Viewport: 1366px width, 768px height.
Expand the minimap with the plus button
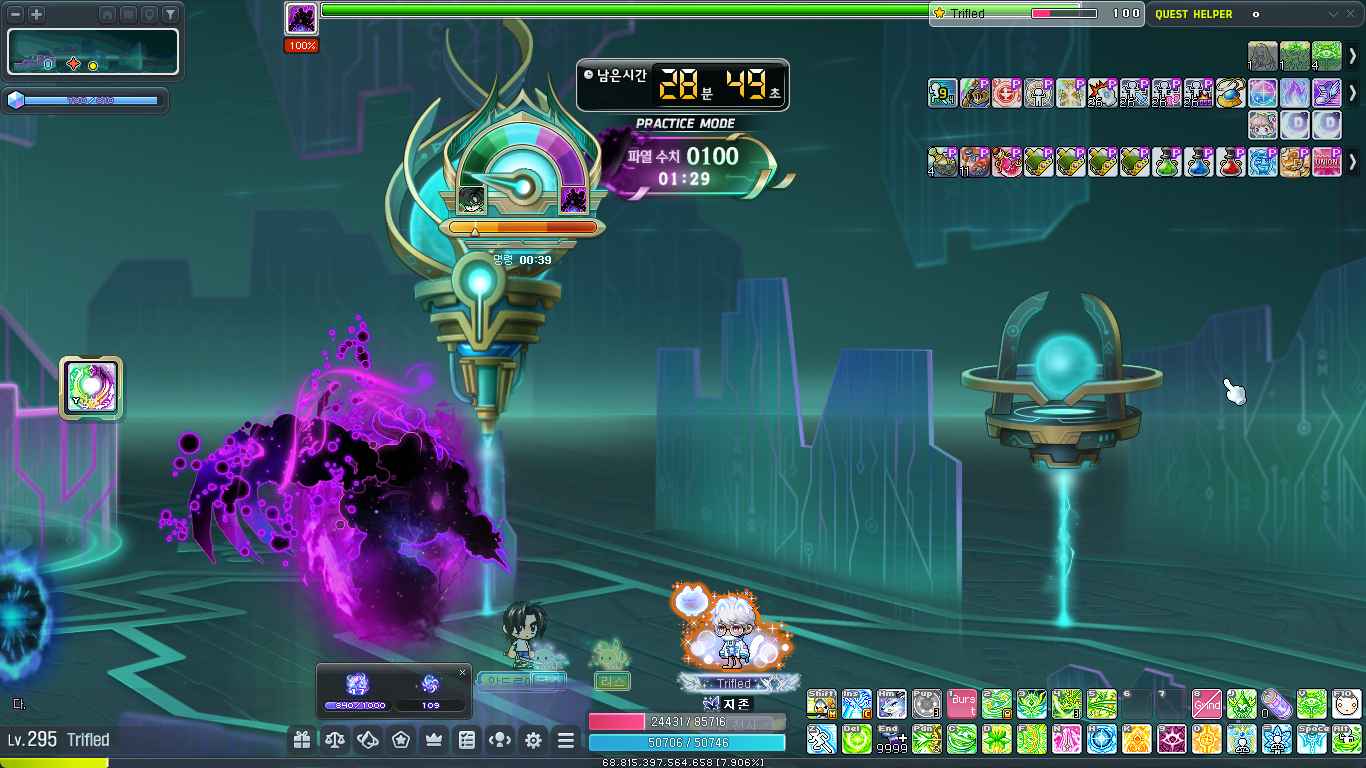(36, 15)
